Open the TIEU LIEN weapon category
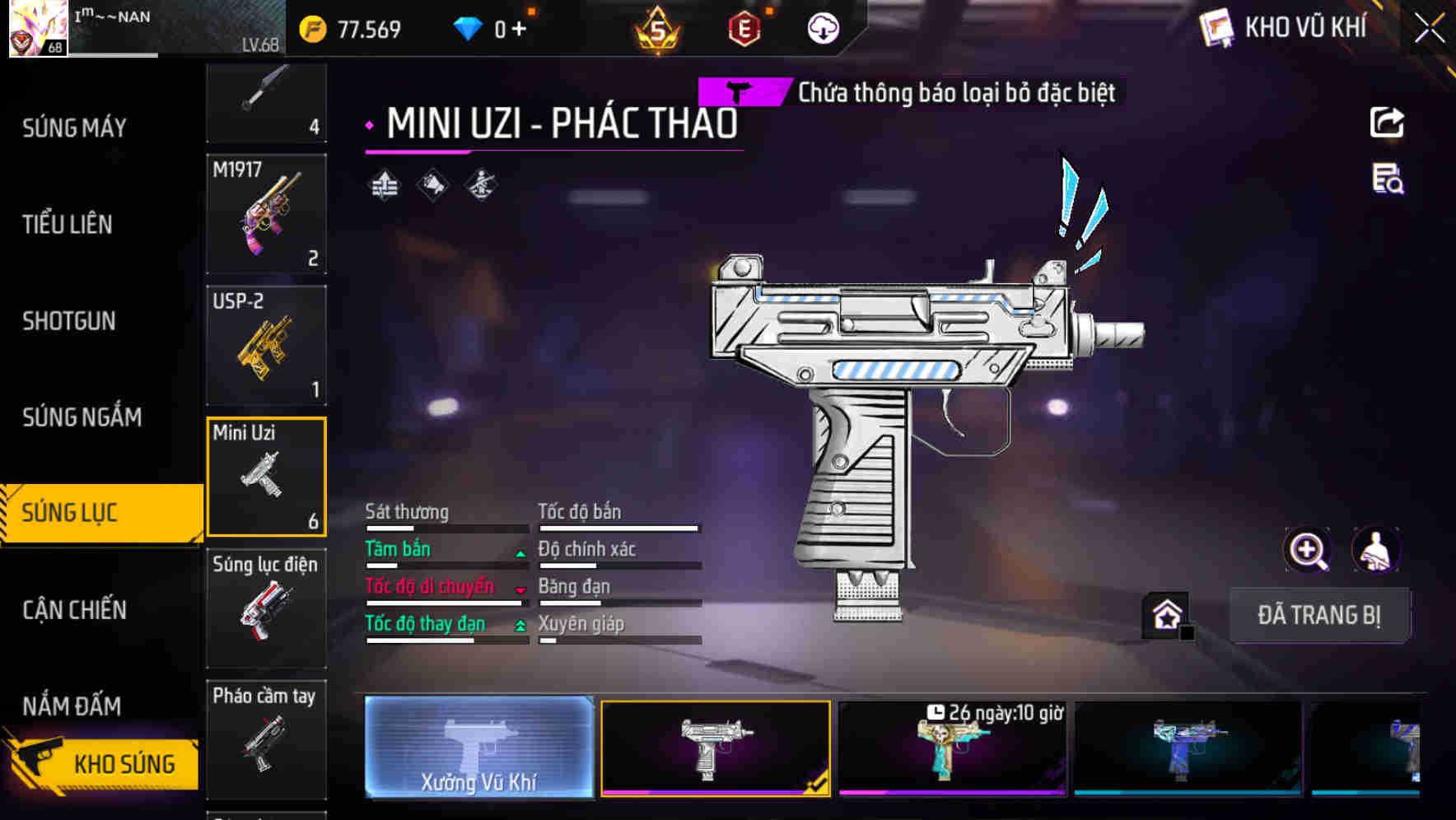 [x=68, y=224]
